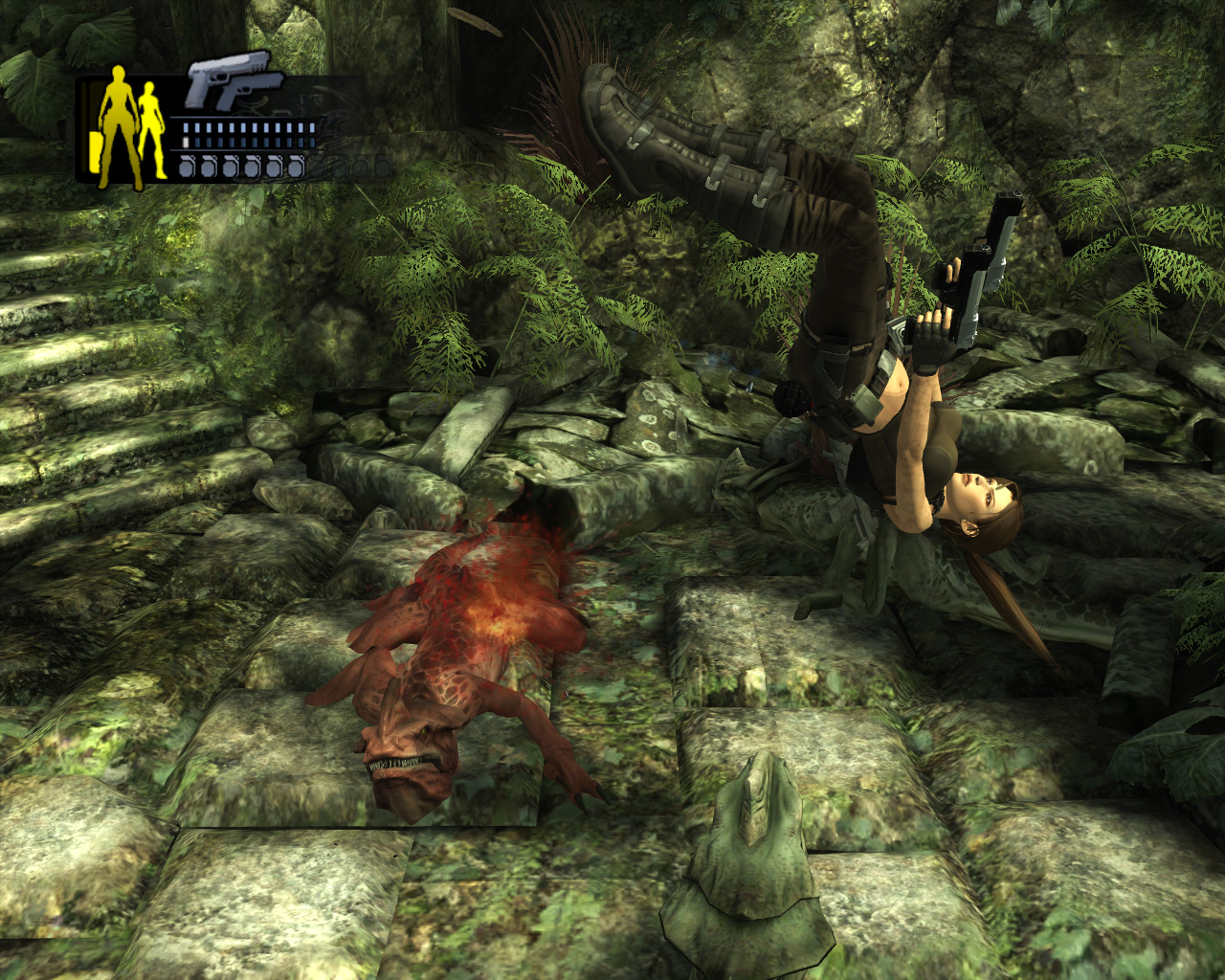Click the large yellow Lara silhouette icon
1225x980 pixels.
click(x=121, y=125)
